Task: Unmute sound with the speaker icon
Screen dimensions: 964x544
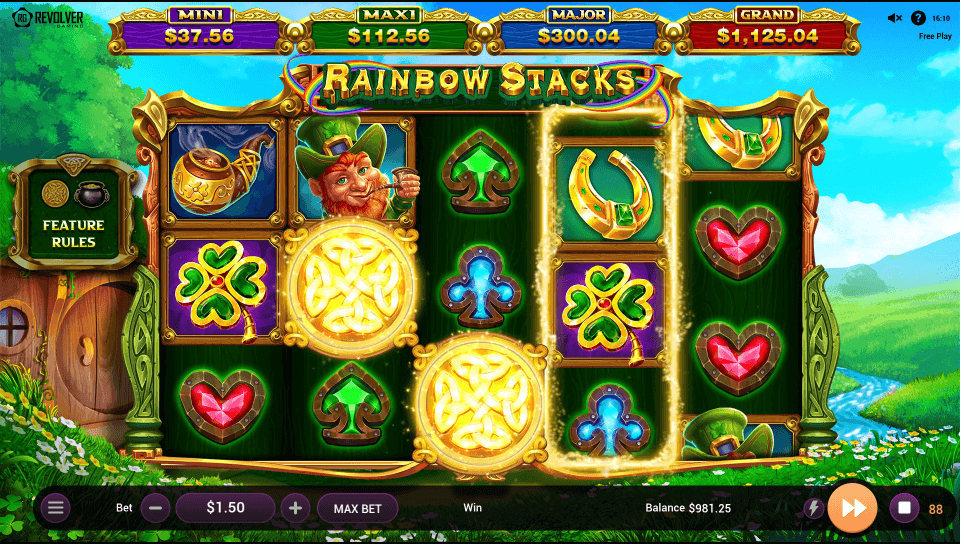Action: (x=894, y=18)
